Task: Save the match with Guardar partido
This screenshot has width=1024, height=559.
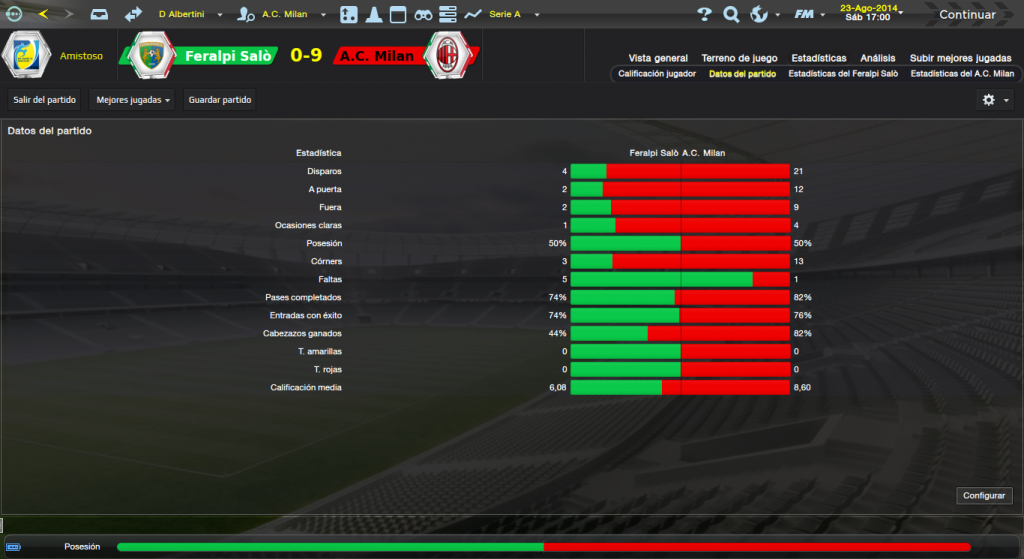Action: click(220, 99)
